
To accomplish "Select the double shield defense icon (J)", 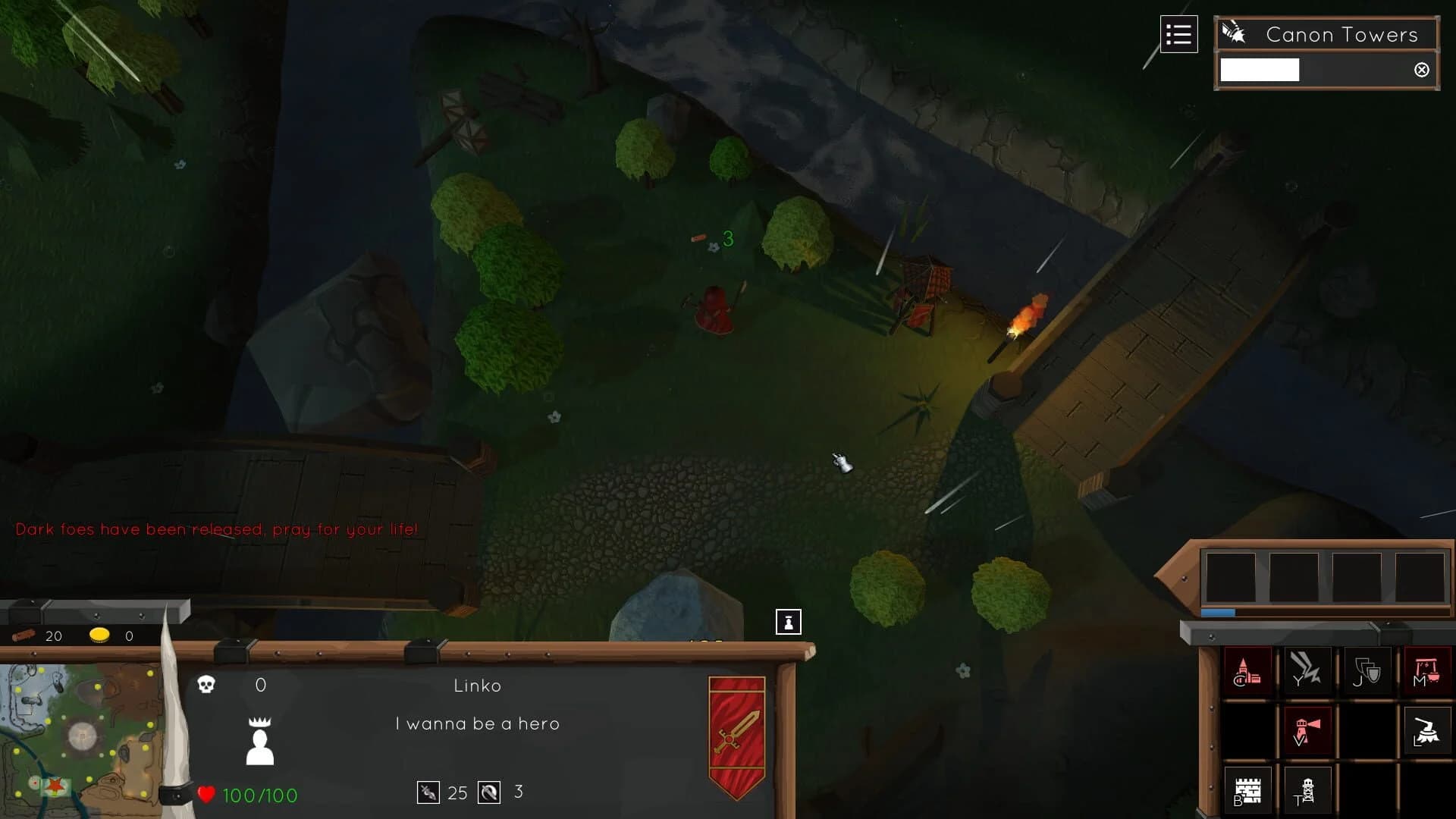I will [1365, 670].
